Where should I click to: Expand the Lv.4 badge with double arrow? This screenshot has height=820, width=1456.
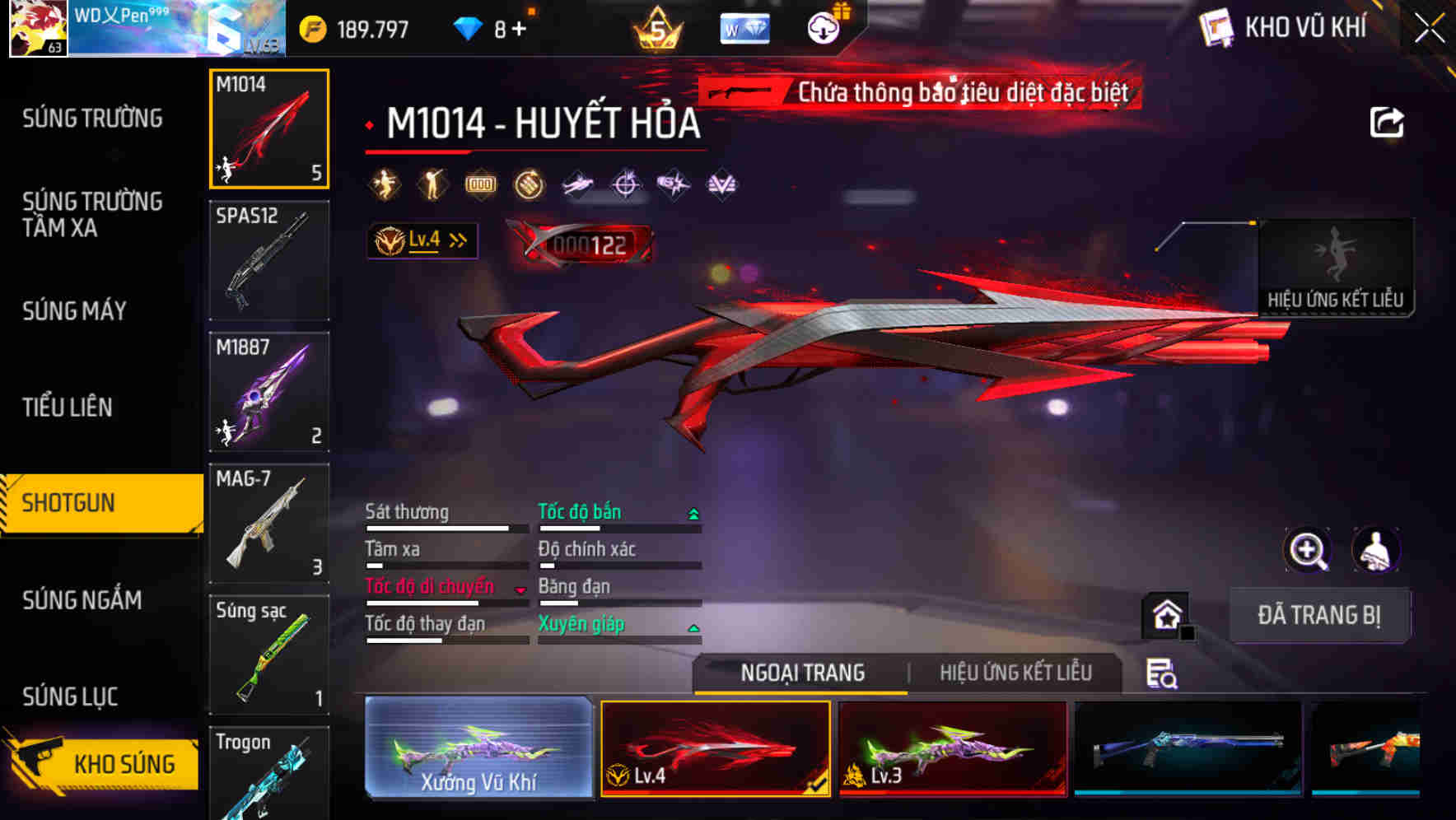[x=423, y=240]
